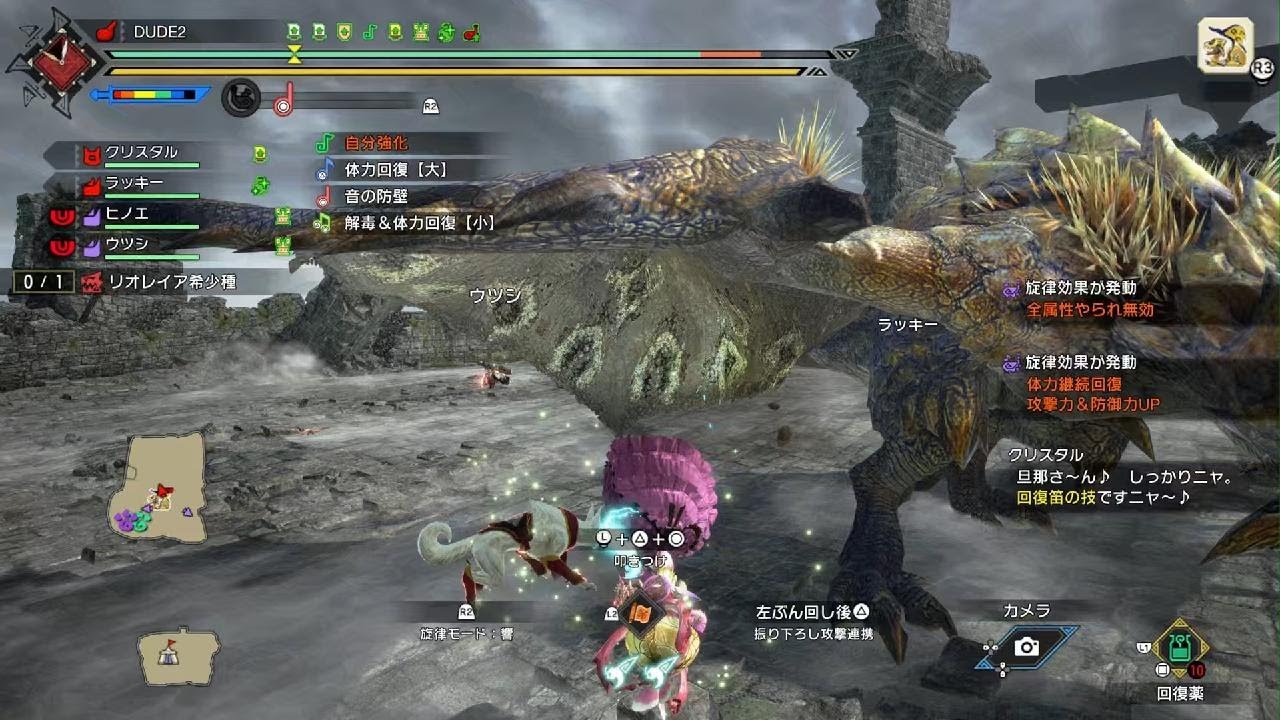Viewport: 1280px width, 720px height.
Task: Click the target monster icon at top right
Action: (x=1225, y=45)
